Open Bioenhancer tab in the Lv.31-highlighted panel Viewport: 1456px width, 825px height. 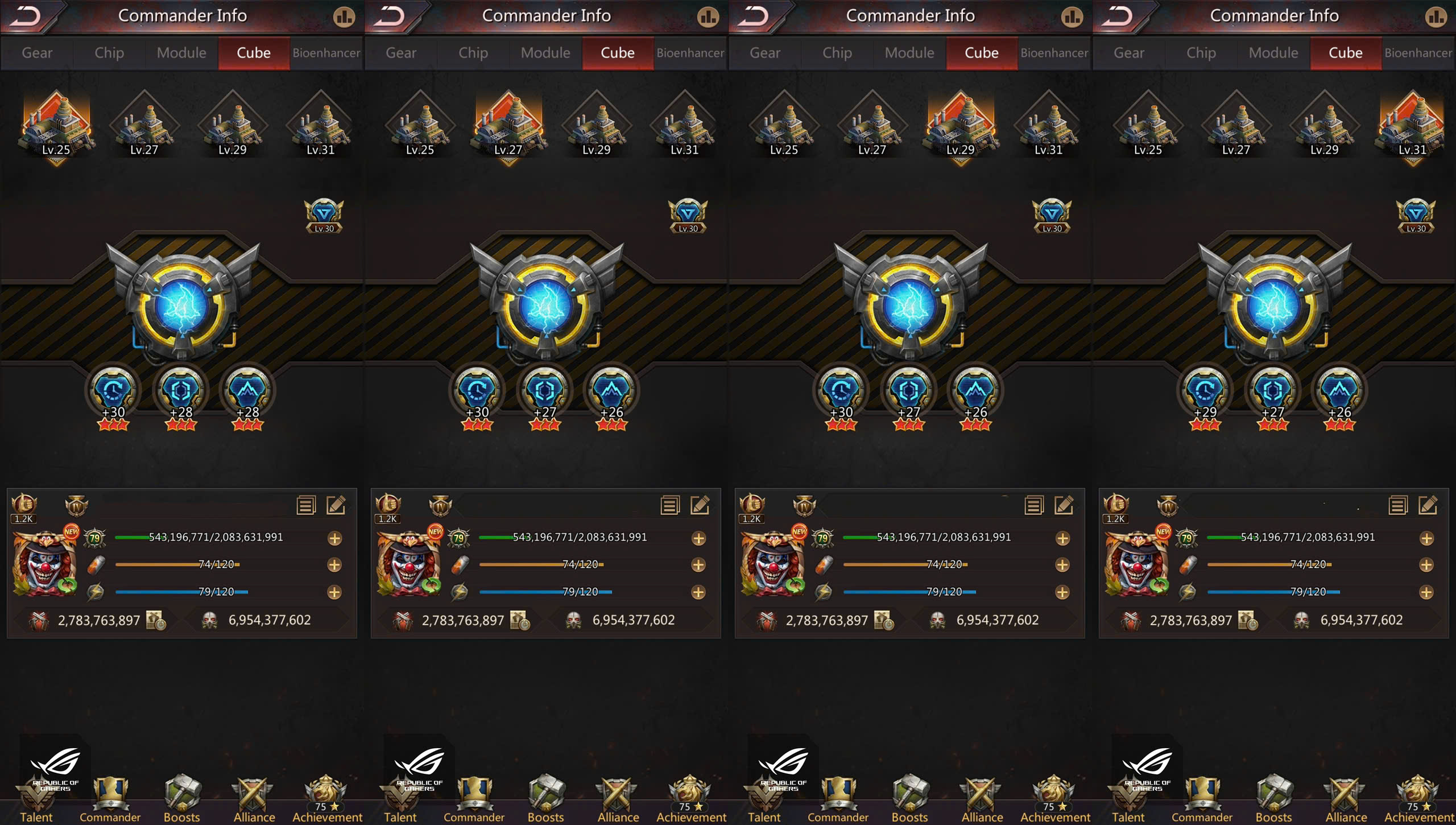1418,53
